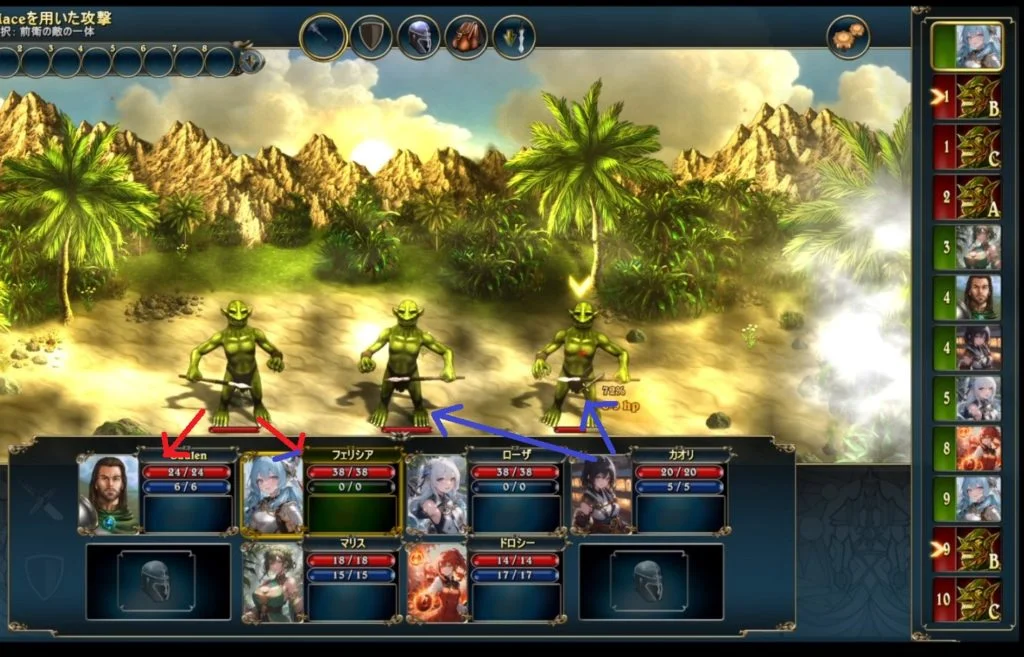Screen dimensions: 1024x657
Task: Click the arrow beside the numbered orb row
Action: click(250, 62)
